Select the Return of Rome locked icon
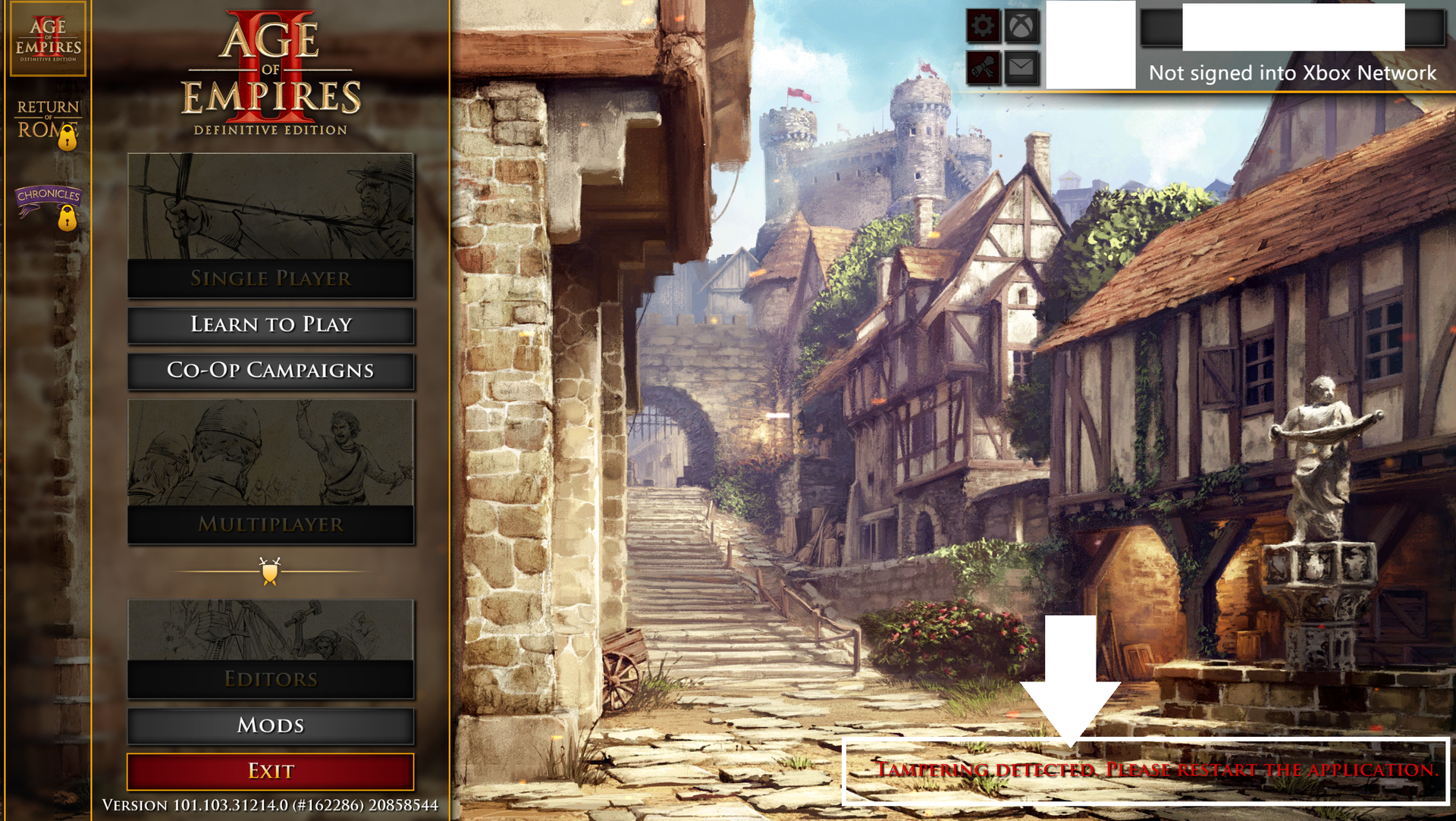1456x821 pixels. pyautogui.click(x=49, y=123)
